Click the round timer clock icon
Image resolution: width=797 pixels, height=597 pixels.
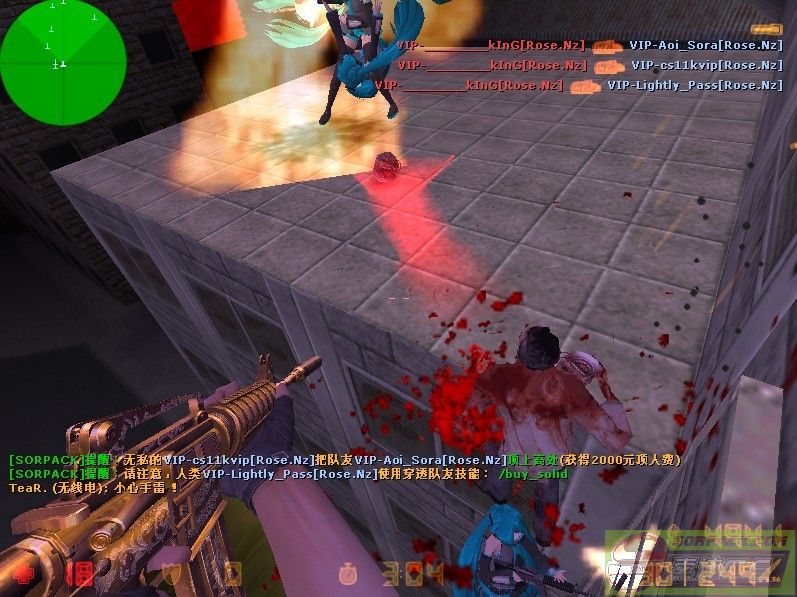coord(348,574)
